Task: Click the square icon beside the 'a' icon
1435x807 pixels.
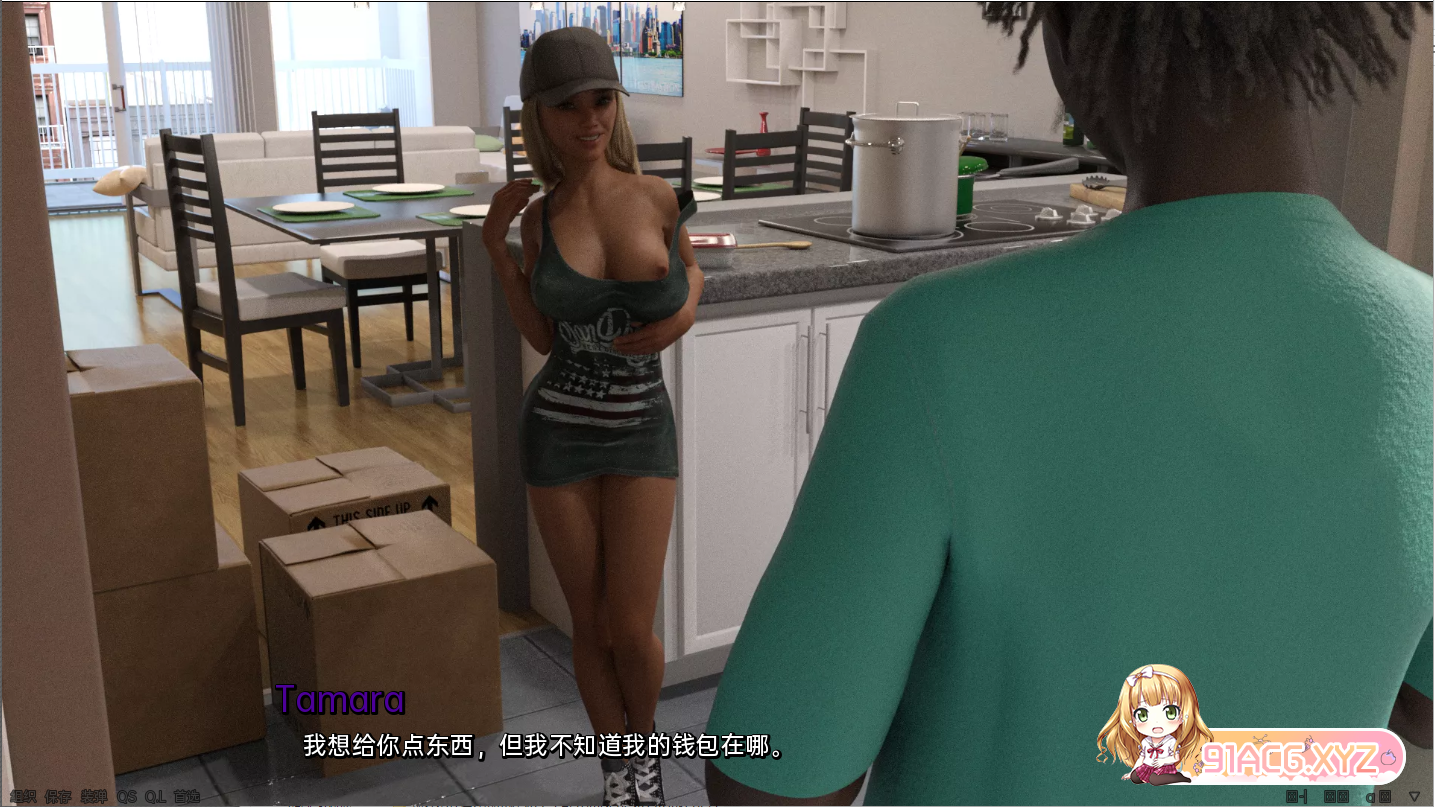Action: [x=1386, y=796]
